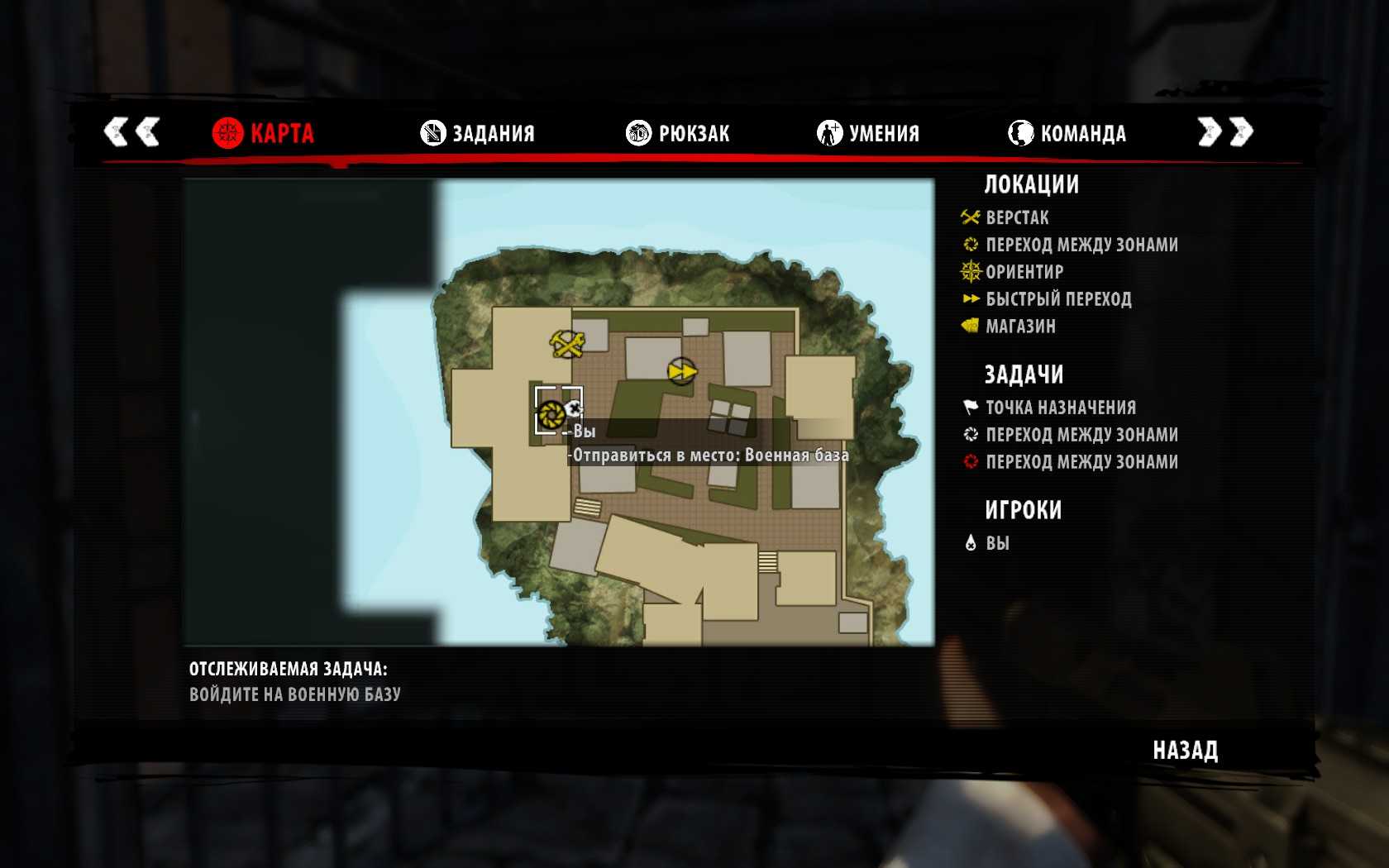Click the left double-arrow tab navigation
Viewport: 1389px width, 868px height.
[x=131, y=131]
